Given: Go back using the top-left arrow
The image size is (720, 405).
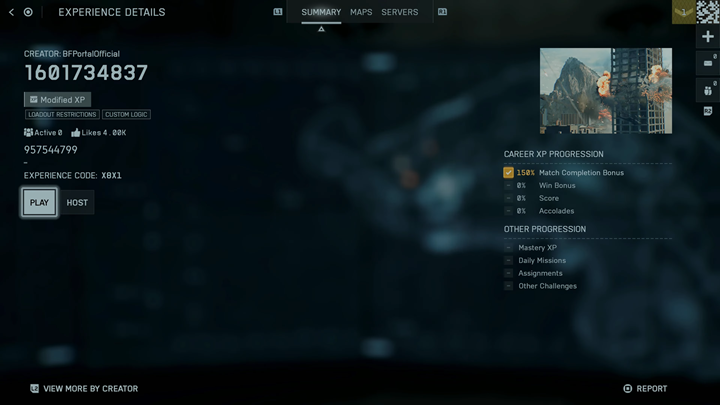Looking at the screenshot, I should (x=11, y=12).
